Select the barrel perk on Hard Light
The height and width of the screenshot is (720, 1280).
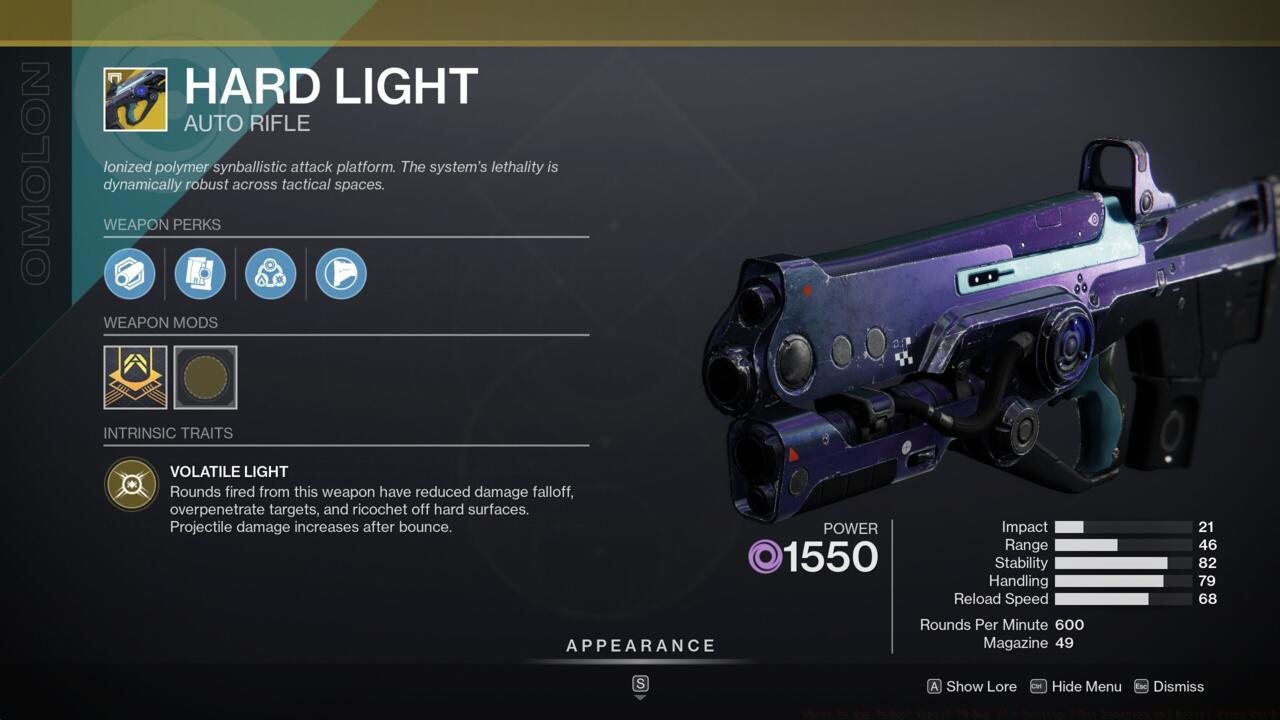pyautogui.click(x=130, y=273)
